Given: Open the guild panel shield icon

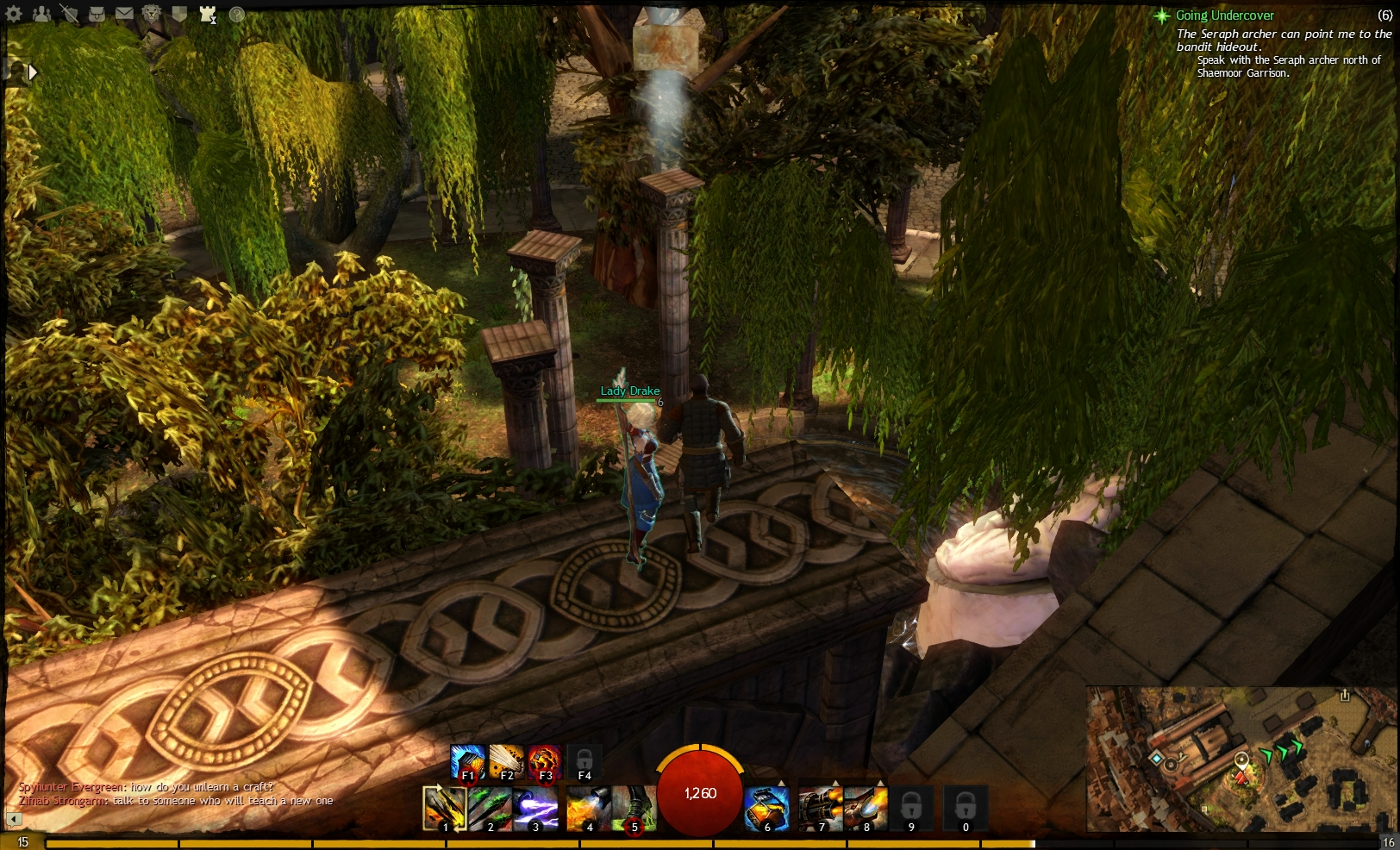Looking at the screenshot, I should [178, 14].
